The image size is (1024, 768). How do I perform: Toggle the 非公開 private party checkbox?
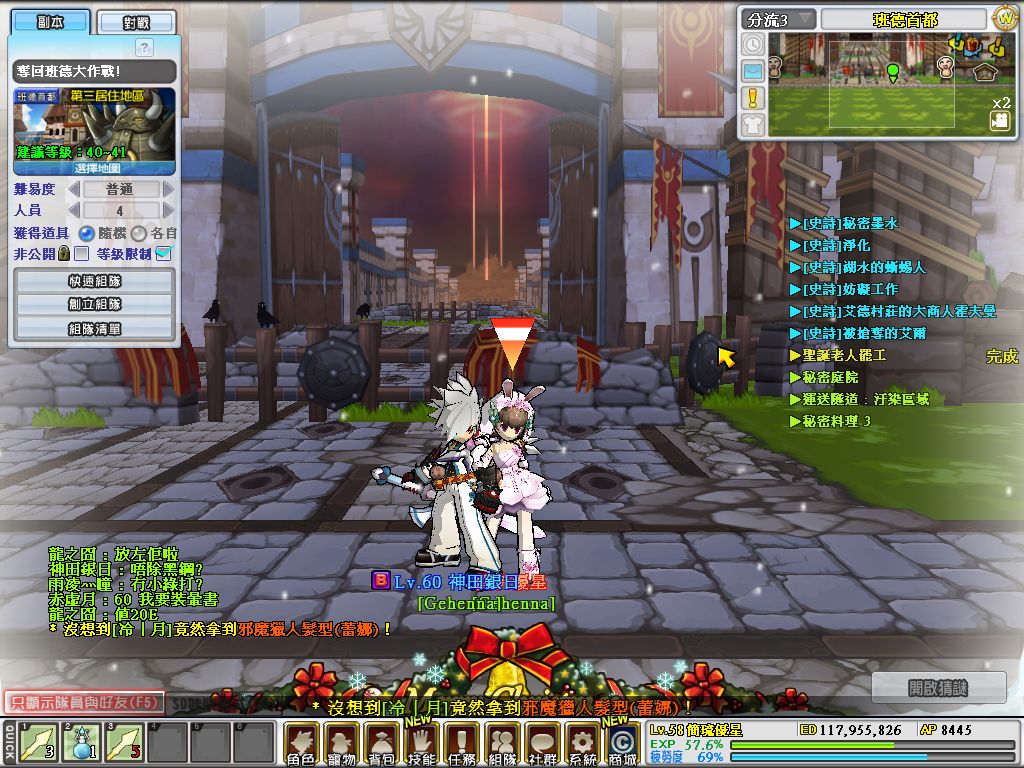click(82, 254)
